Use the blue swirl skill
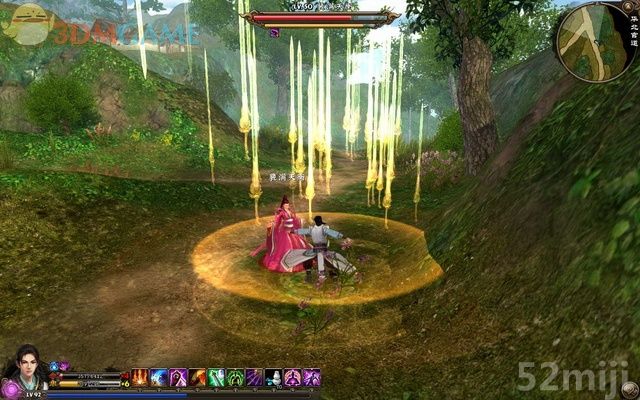 tap(159, 377)
